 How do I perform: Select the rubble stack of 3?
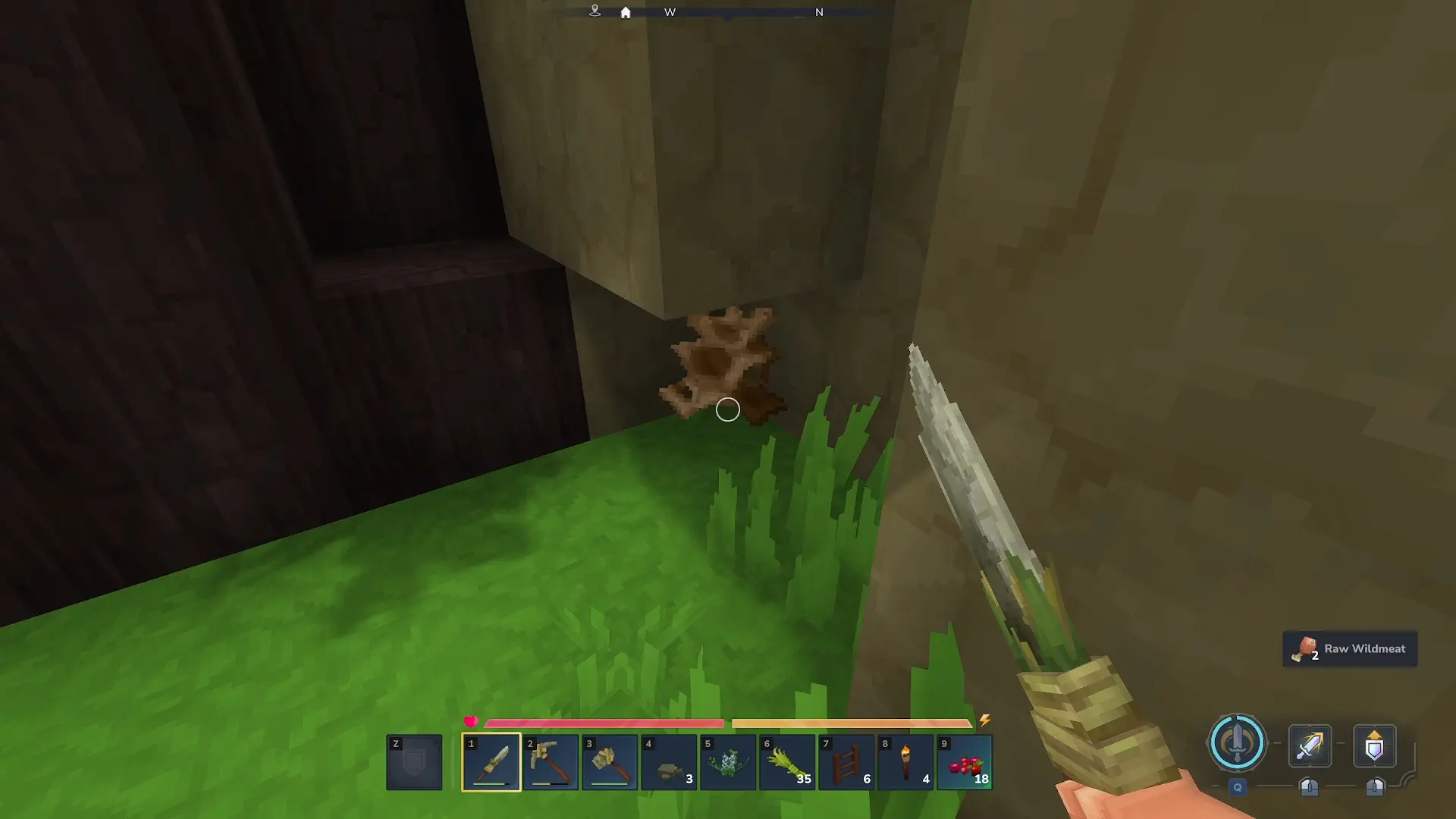tap(669, 761)
